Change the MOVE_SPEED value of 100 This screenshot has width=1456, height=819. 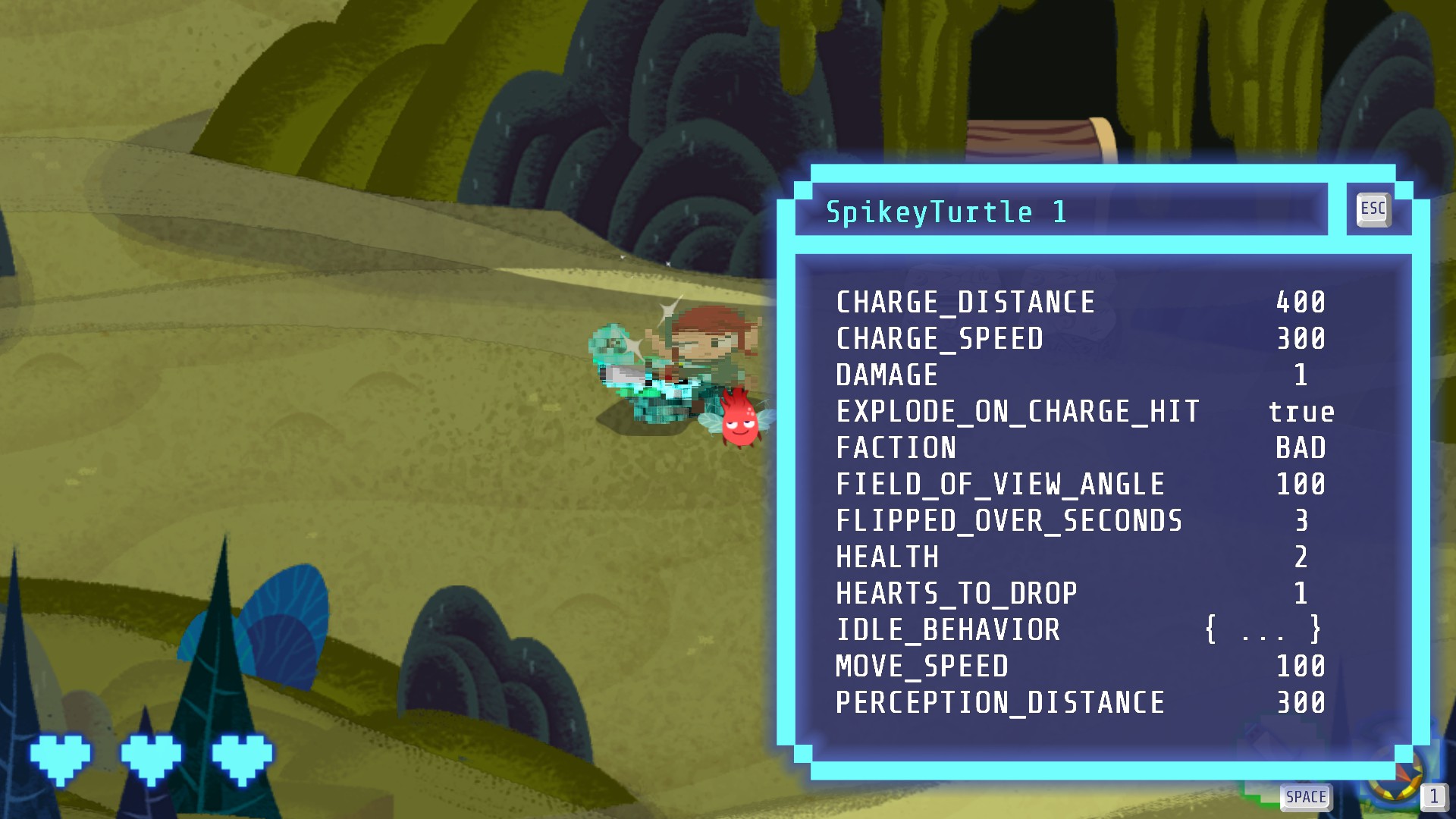(x=1300, y=667)
